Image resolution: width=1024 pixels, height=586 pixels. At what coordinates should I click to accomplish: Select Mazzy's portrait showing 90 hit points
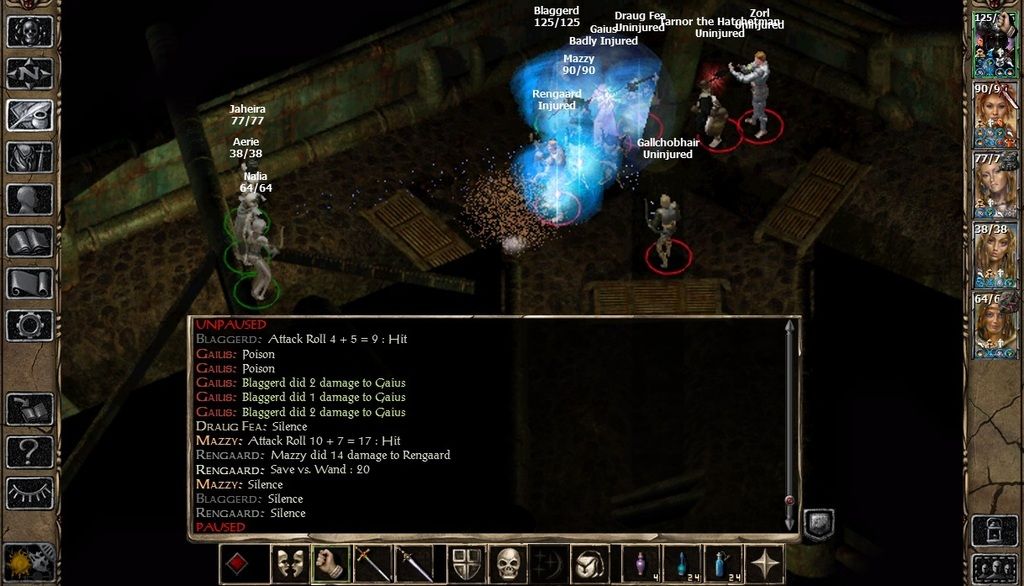coord(994,117)
